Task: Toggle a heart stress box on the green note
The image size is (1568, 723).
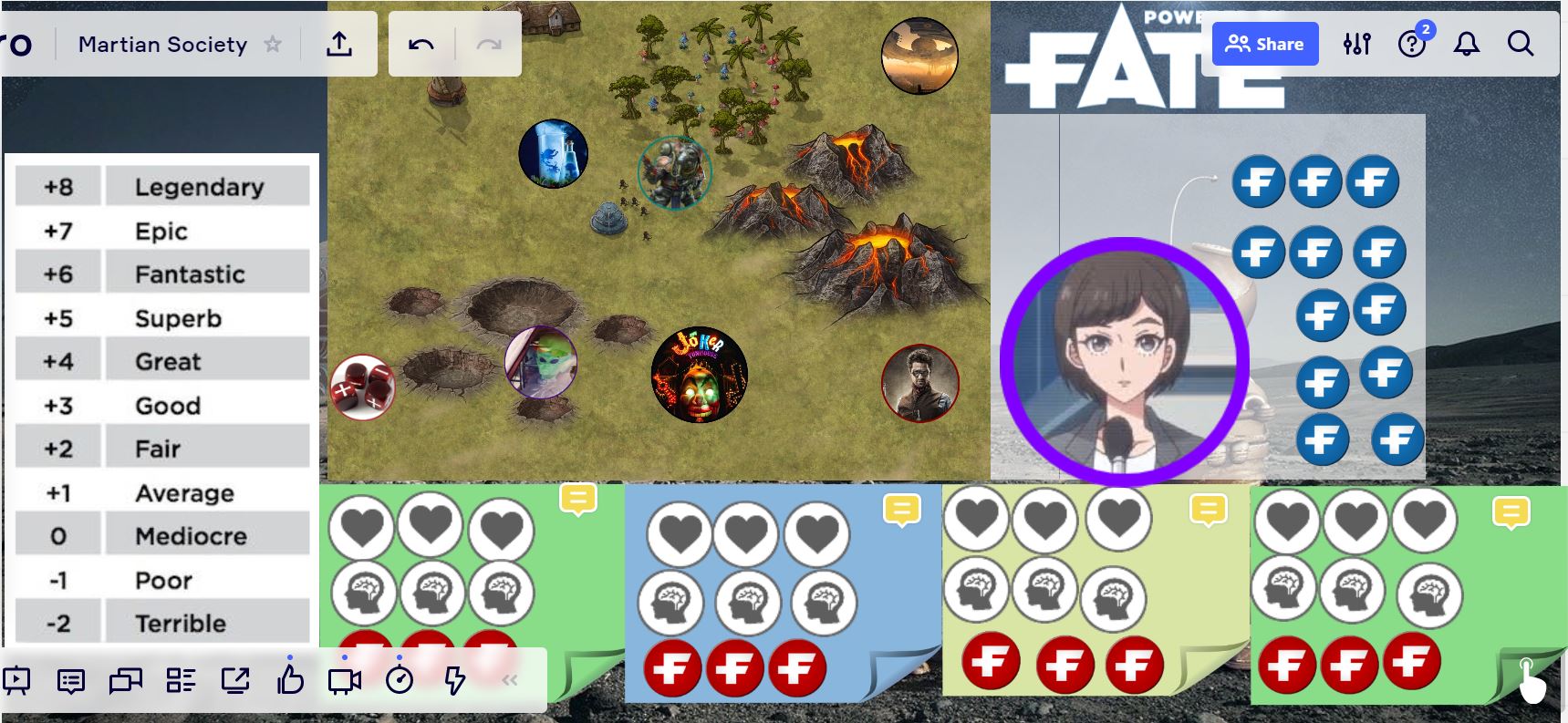Action: click(364, 526)
